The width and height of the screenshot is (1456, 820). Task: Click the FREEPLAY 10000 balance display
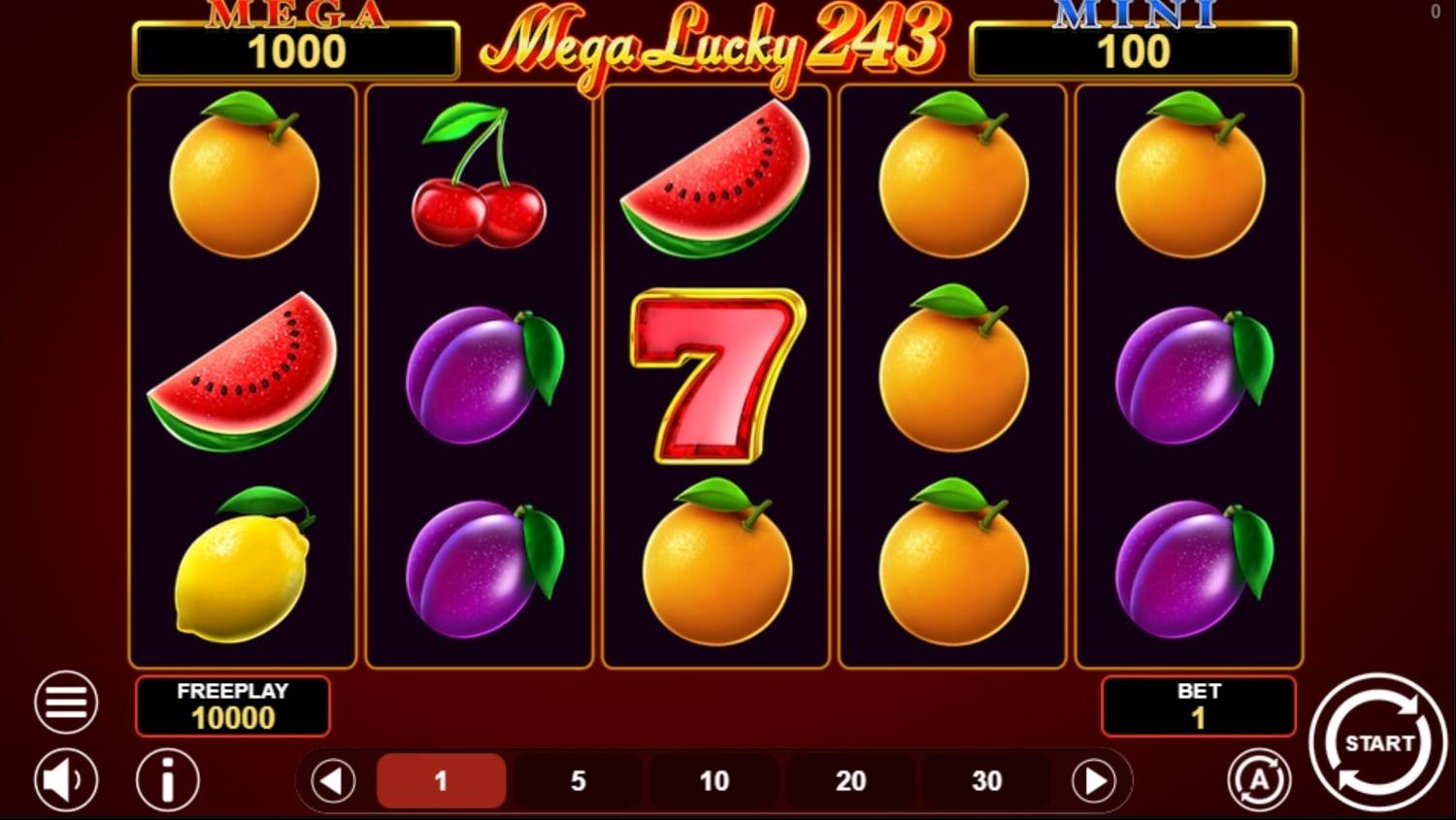coord(233,705)
